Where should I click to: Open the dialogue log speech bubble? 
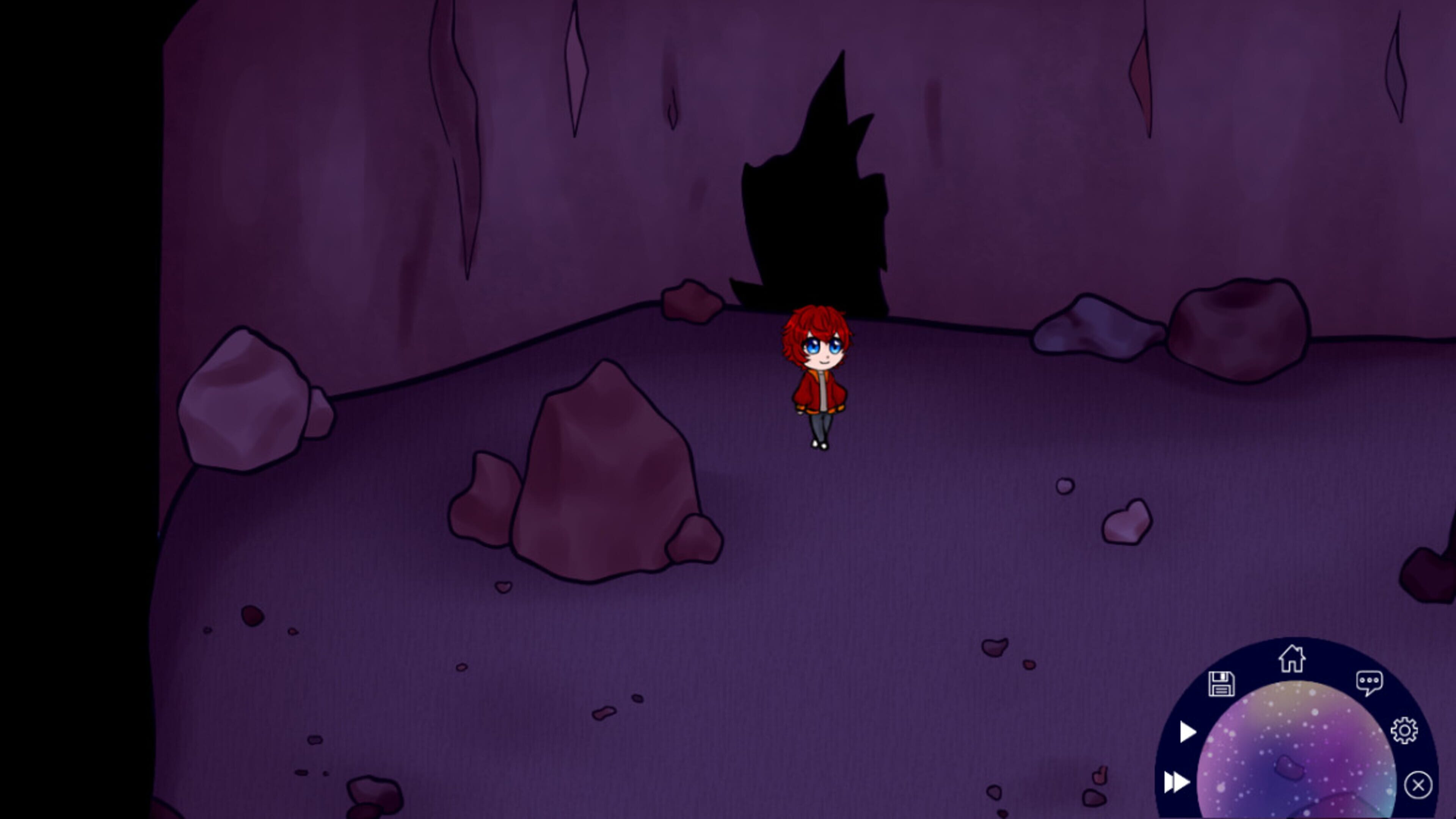1369,683
